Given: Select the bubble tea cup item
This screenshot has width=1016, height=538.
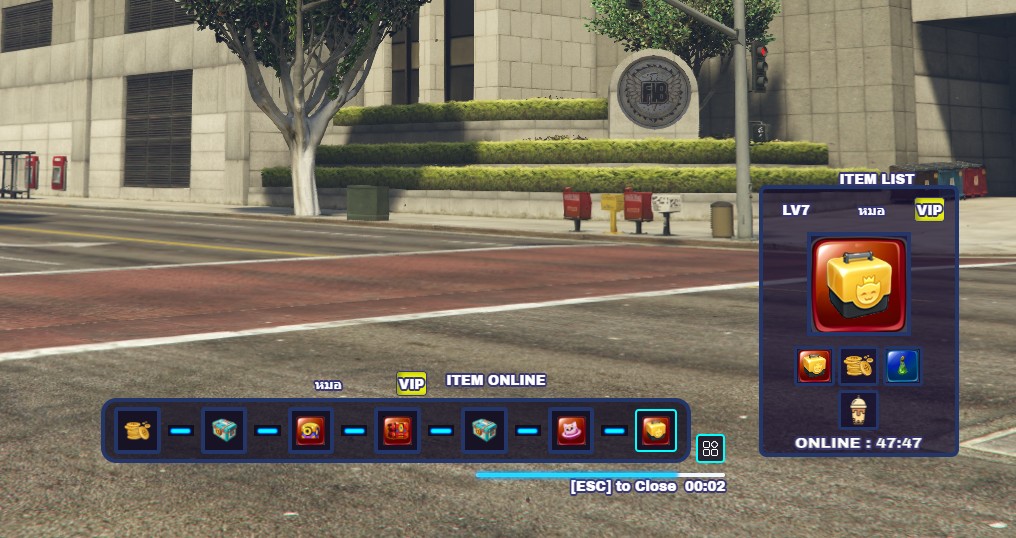Looking at the screenshot, I should 858,409.
